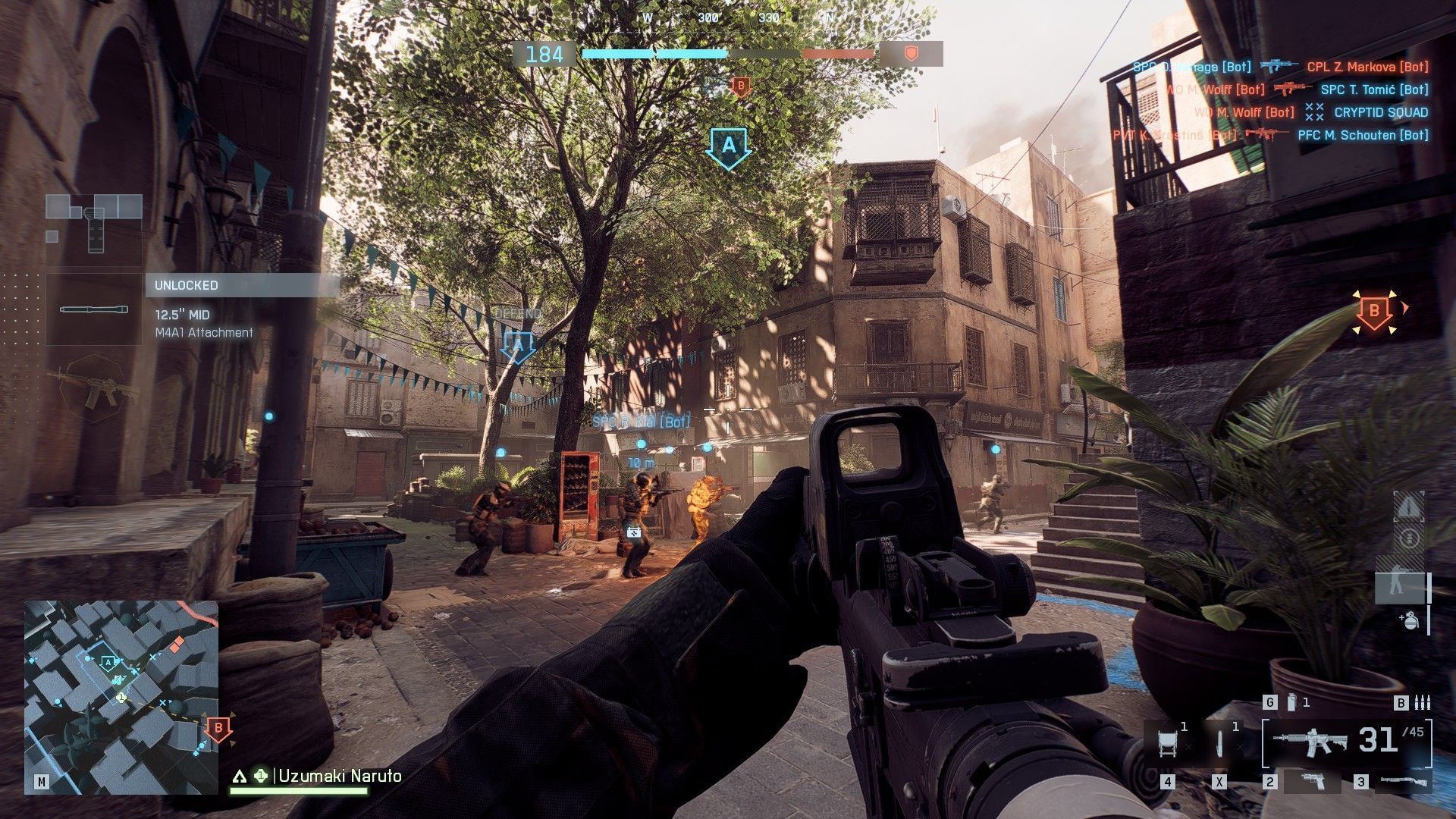The height and width of the screenshot is (819, 1456).
Task: Choose the shotgun in weapon slot 3
Action: pyautogui.click(x=1403, y=781)
